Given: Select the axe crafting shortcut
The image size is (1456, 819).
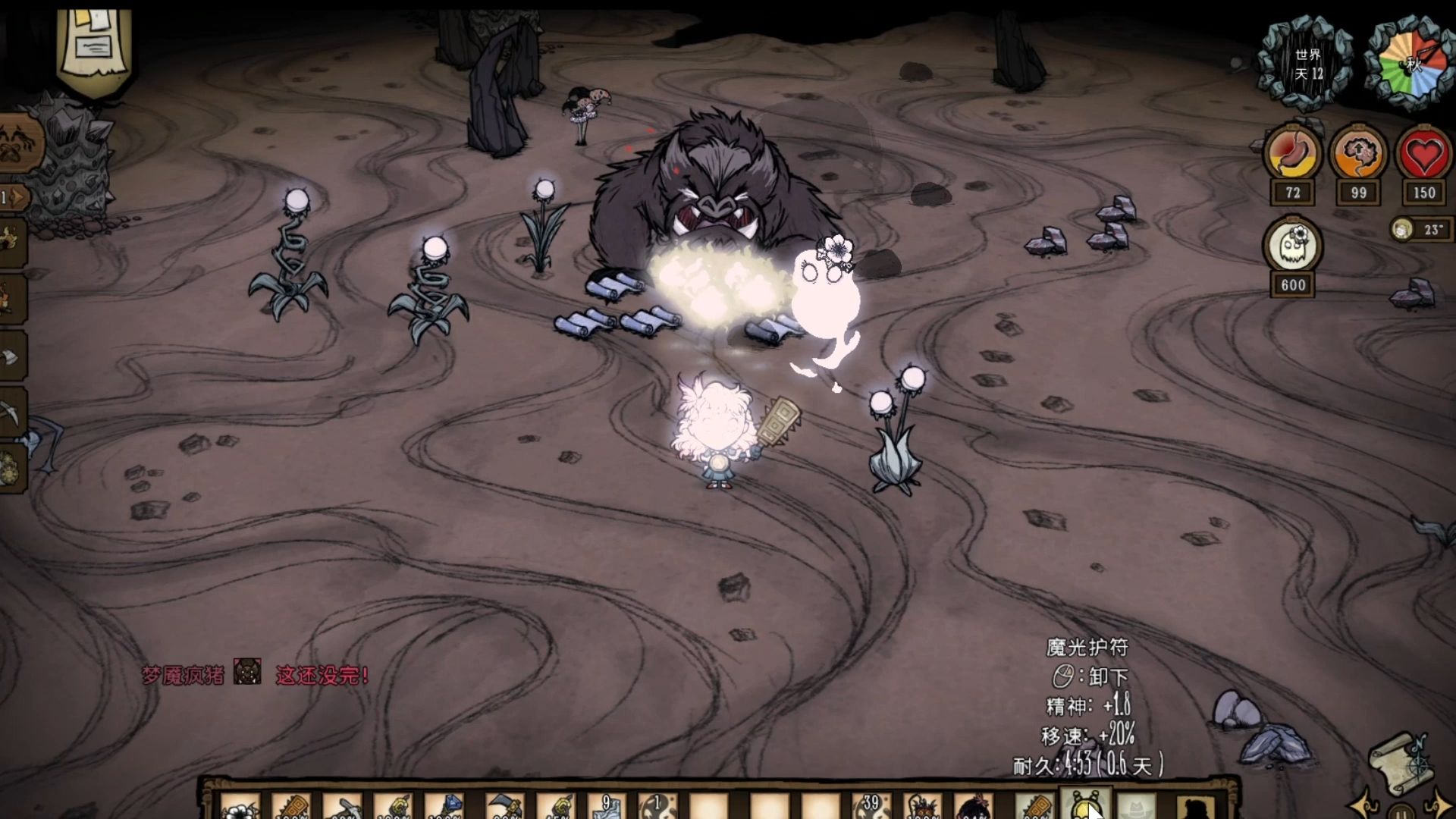Looking at the screenshot, I should pos(11,356).
